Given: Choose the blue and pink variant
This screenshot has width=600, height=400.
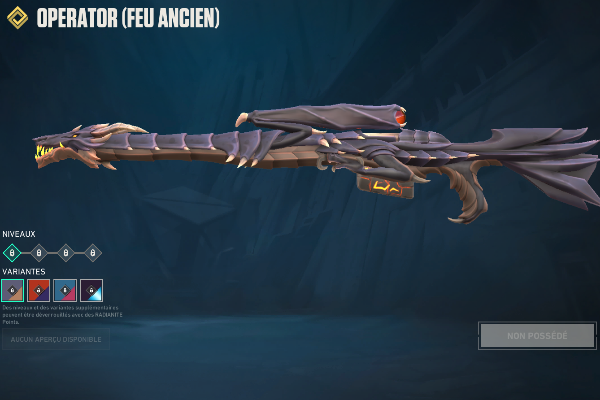Looking at the screenshot, I should (x=64, y=290).
